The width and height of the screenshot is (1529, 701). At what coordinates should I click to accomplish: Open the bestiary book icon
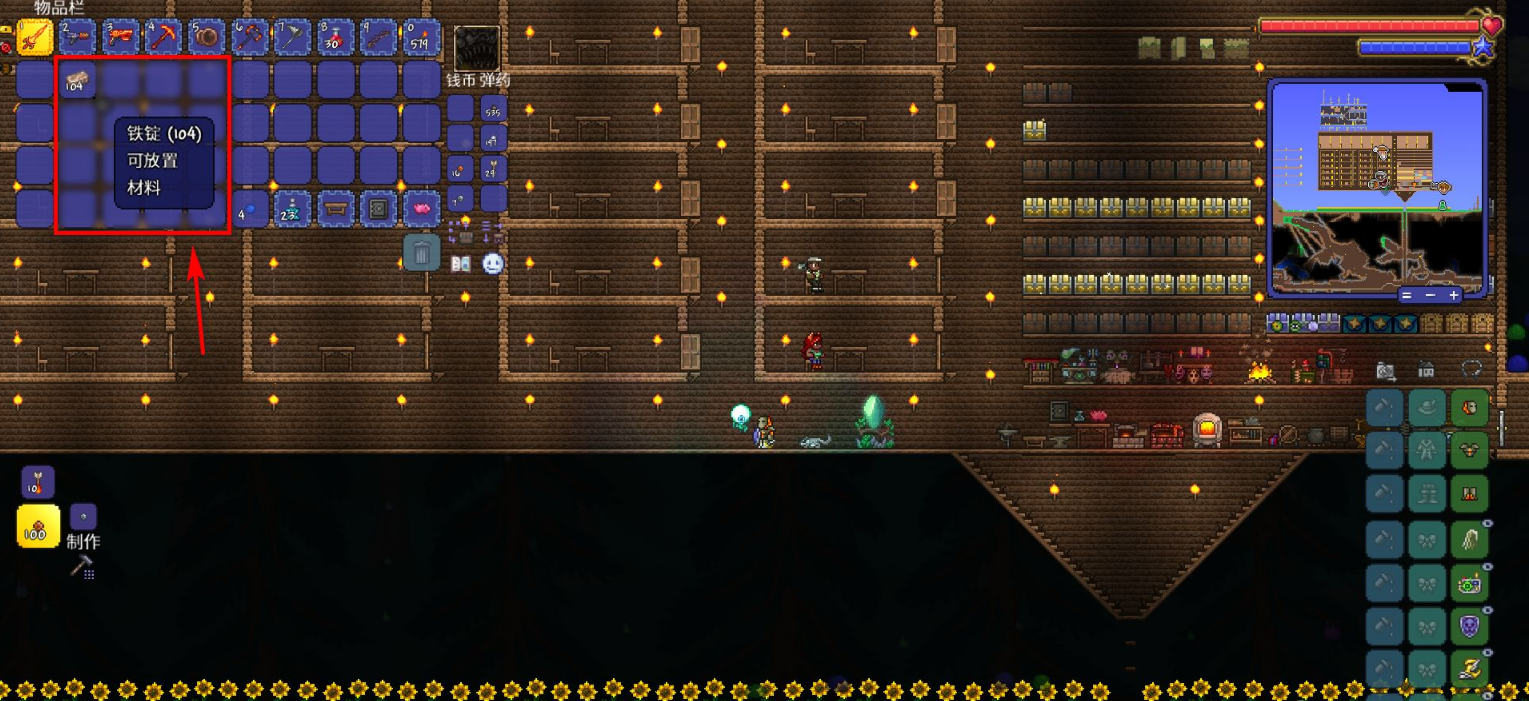461,265
